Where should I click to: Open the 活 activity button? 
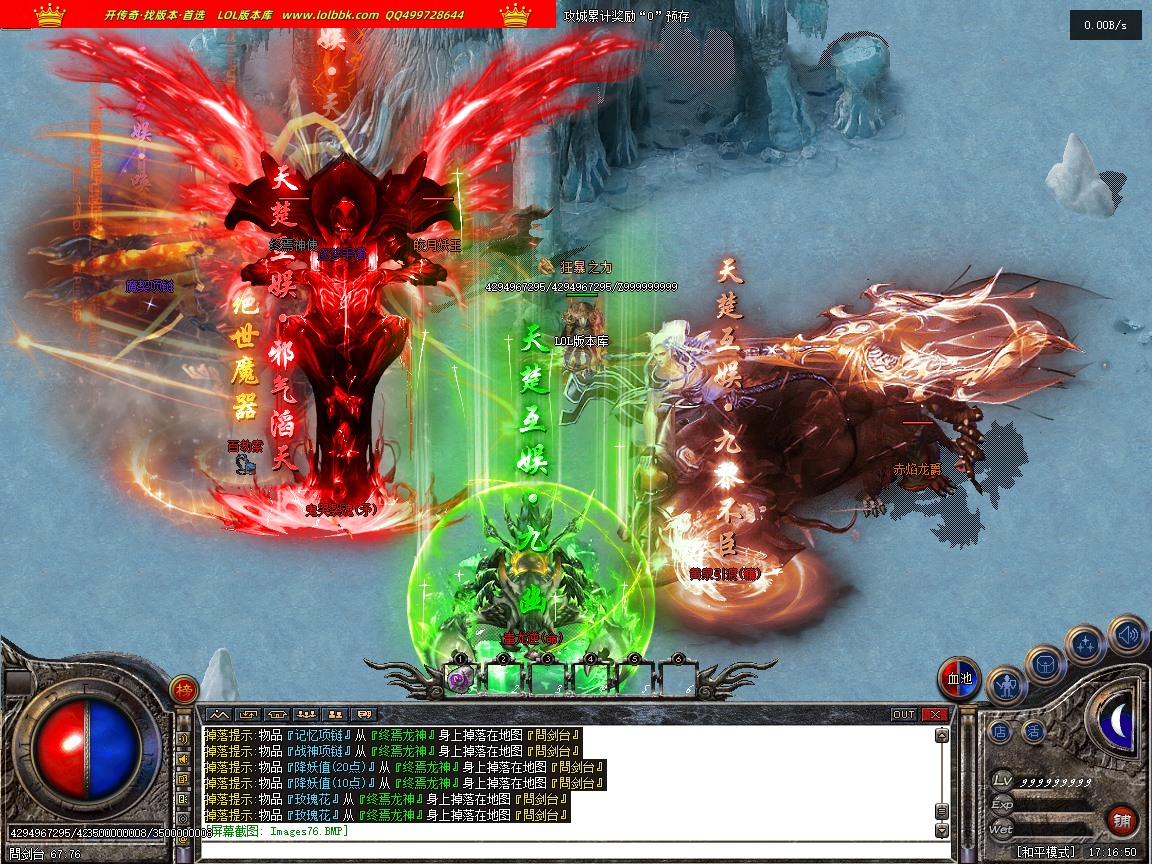point(1034,732)
